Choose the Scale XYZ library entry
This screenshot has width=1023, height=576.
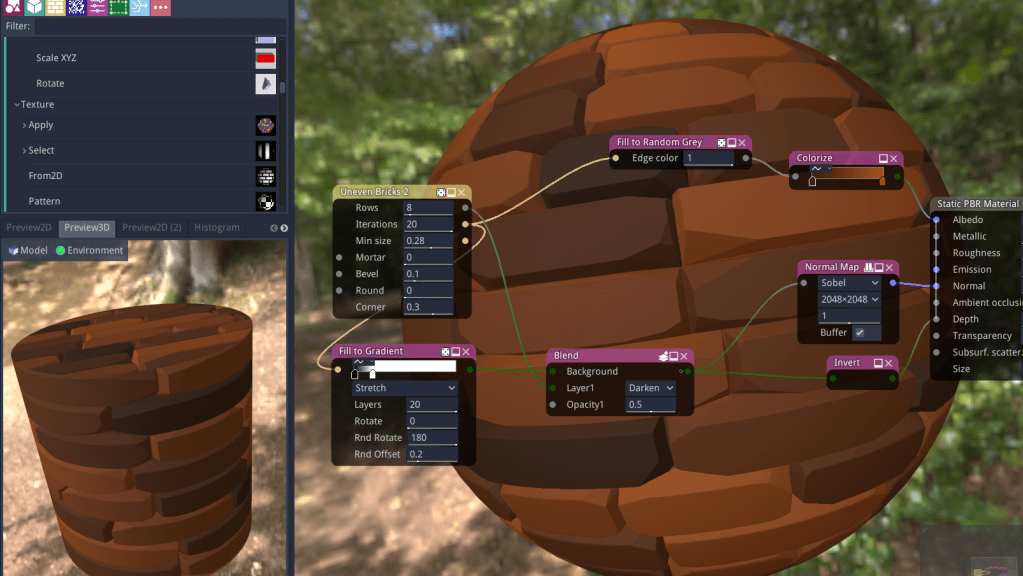[56, 58]
